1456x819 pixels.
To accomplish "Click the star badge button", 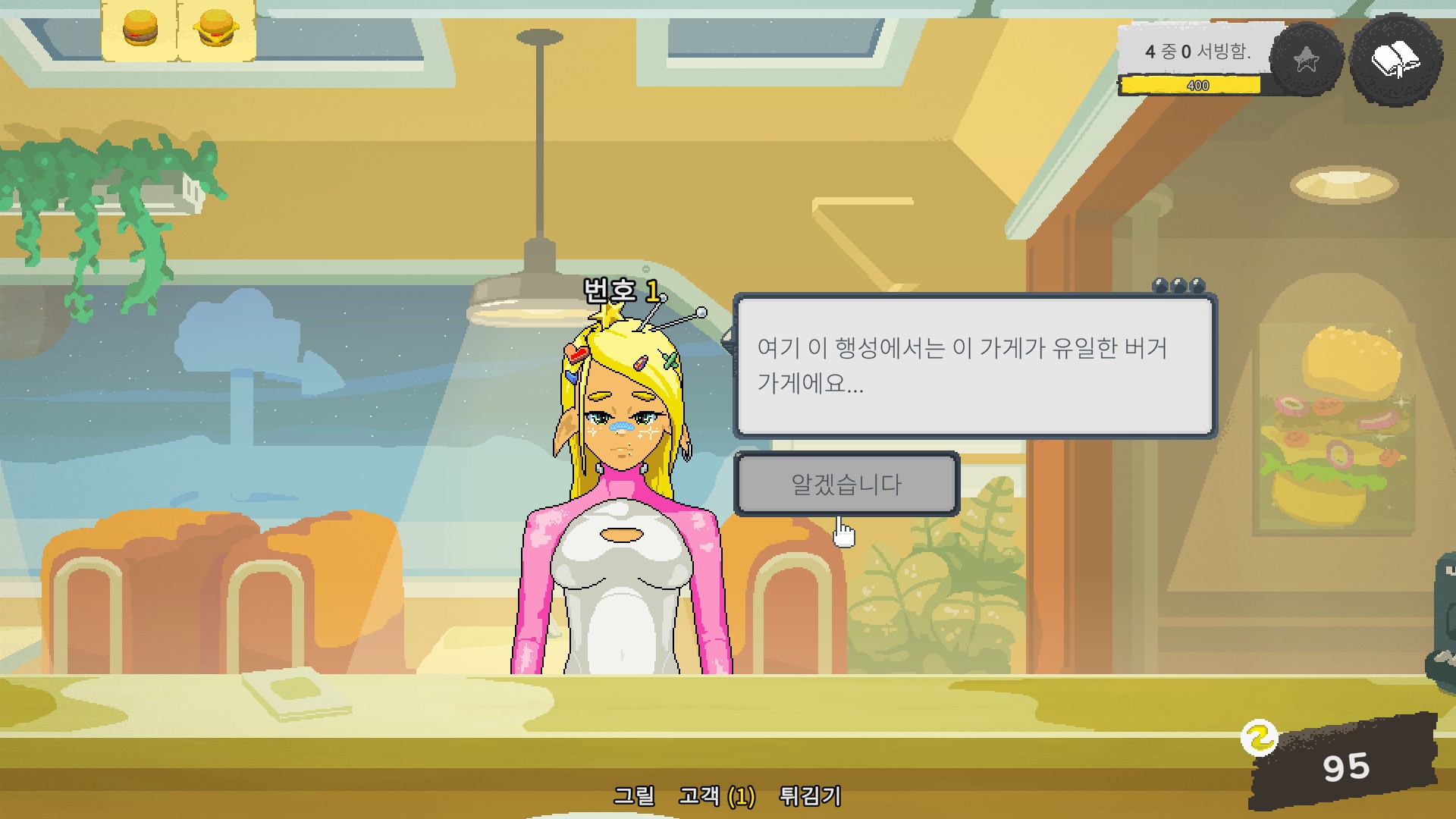I will [1306, 60].
